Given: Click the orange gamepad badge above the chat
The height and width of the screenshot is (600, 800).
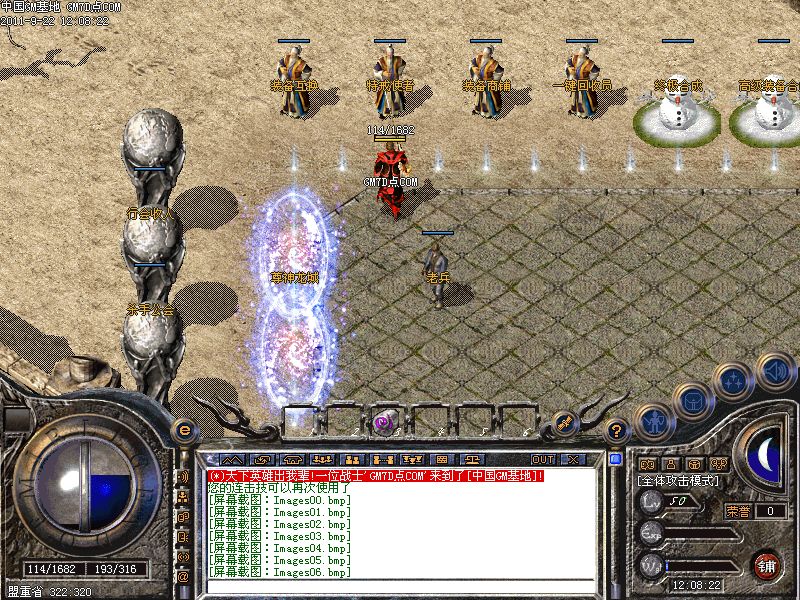Looking at the screenshot, I should [563, 422].
